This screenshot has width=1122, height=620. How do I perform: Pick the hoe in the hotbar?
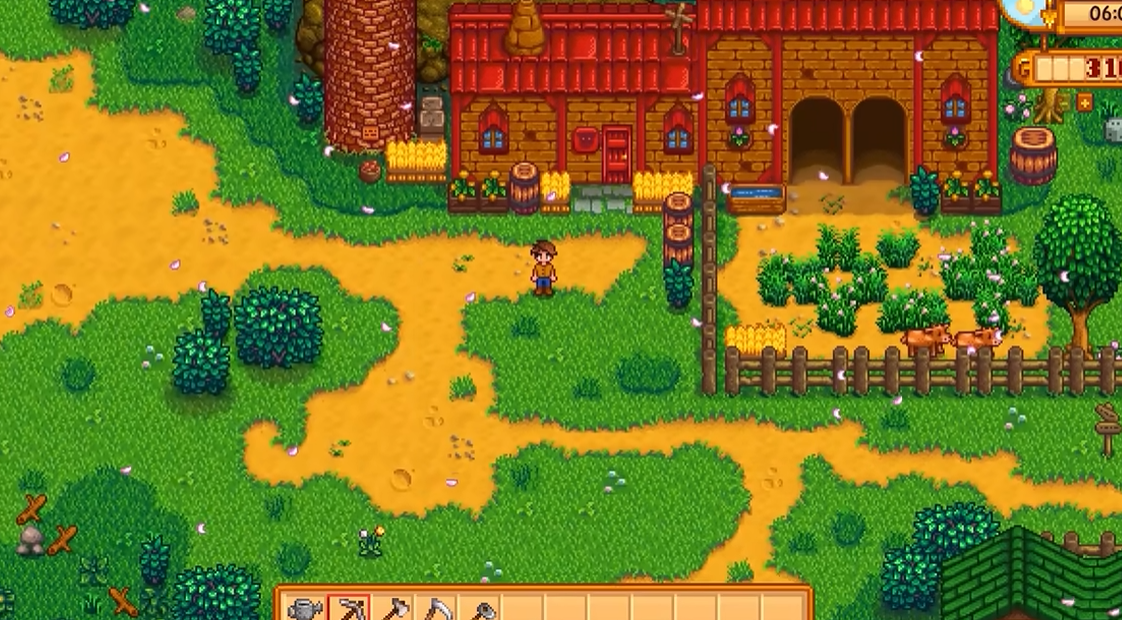tap(481, 609)
